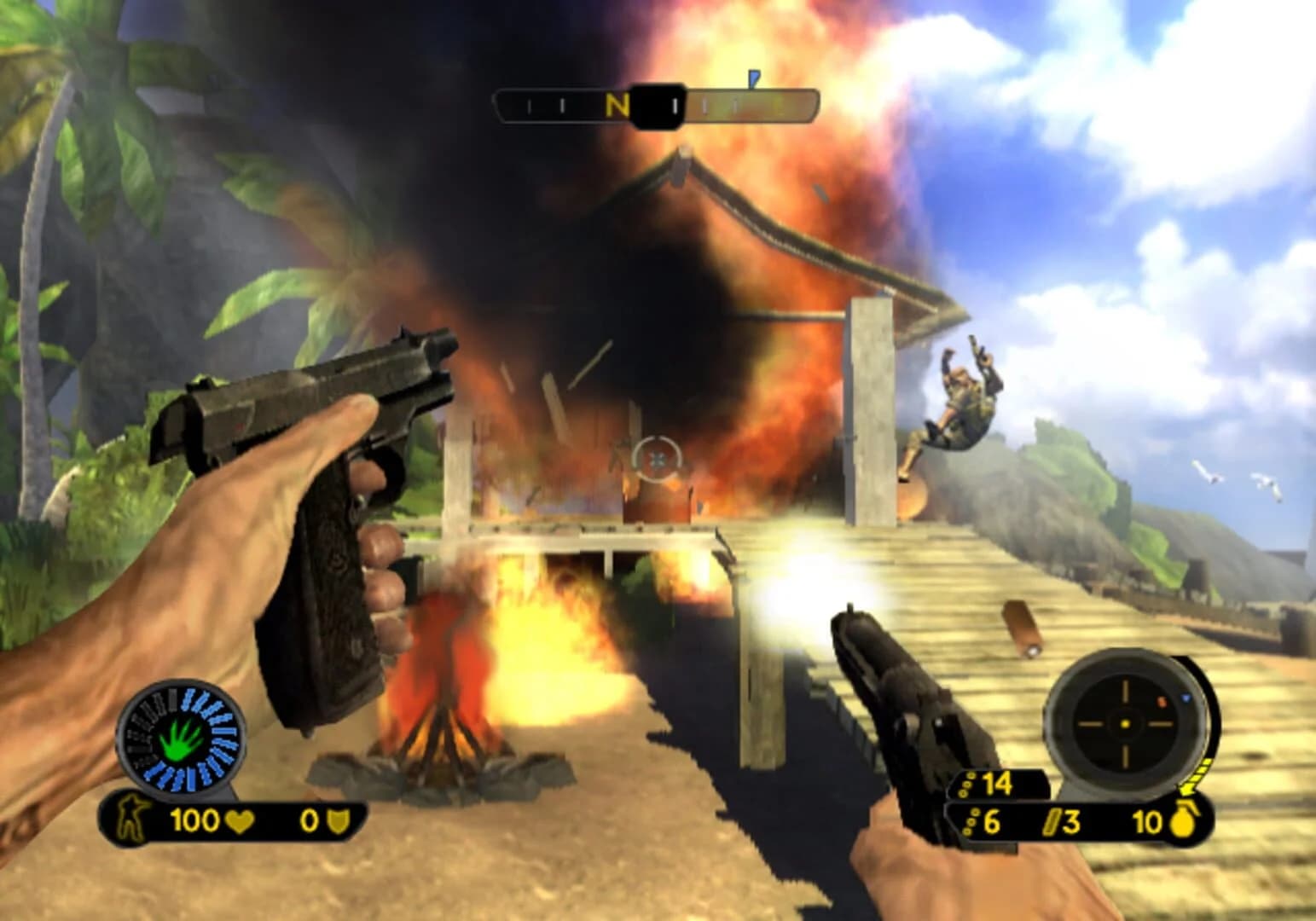Click the orange enemy blip on the radar
1316x921 pixels.
tap(1162, 702)
